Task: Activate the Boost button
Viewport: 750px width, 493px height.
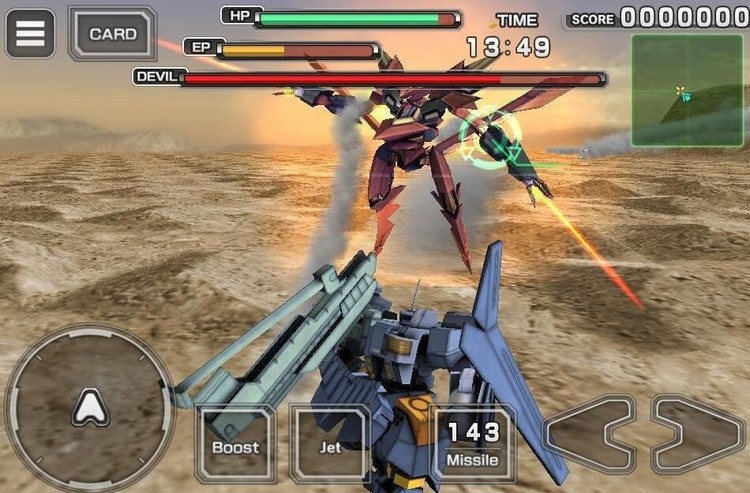Action: (235, 444)
